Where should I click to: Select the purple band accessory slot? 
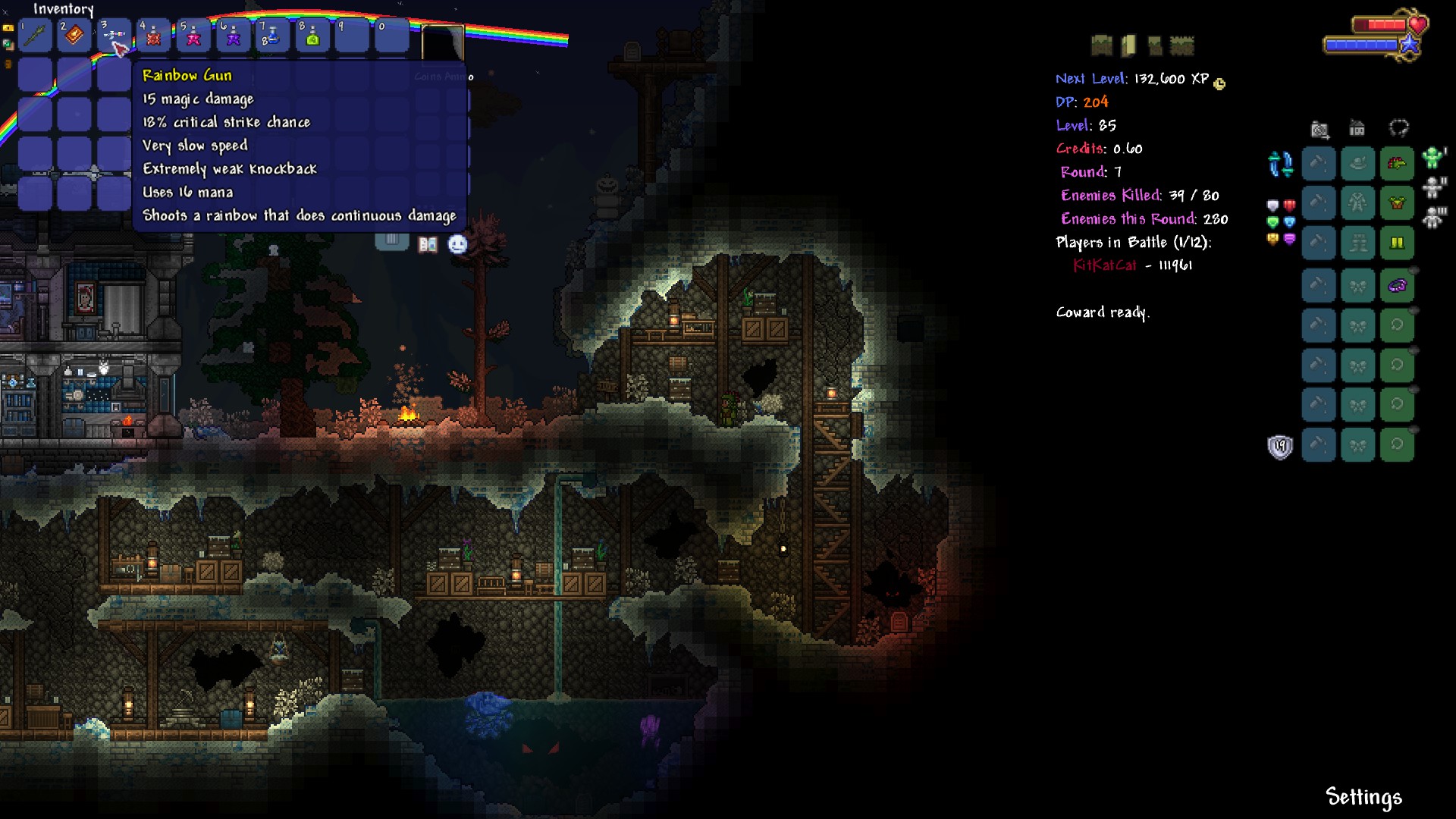coord(1397,286)
